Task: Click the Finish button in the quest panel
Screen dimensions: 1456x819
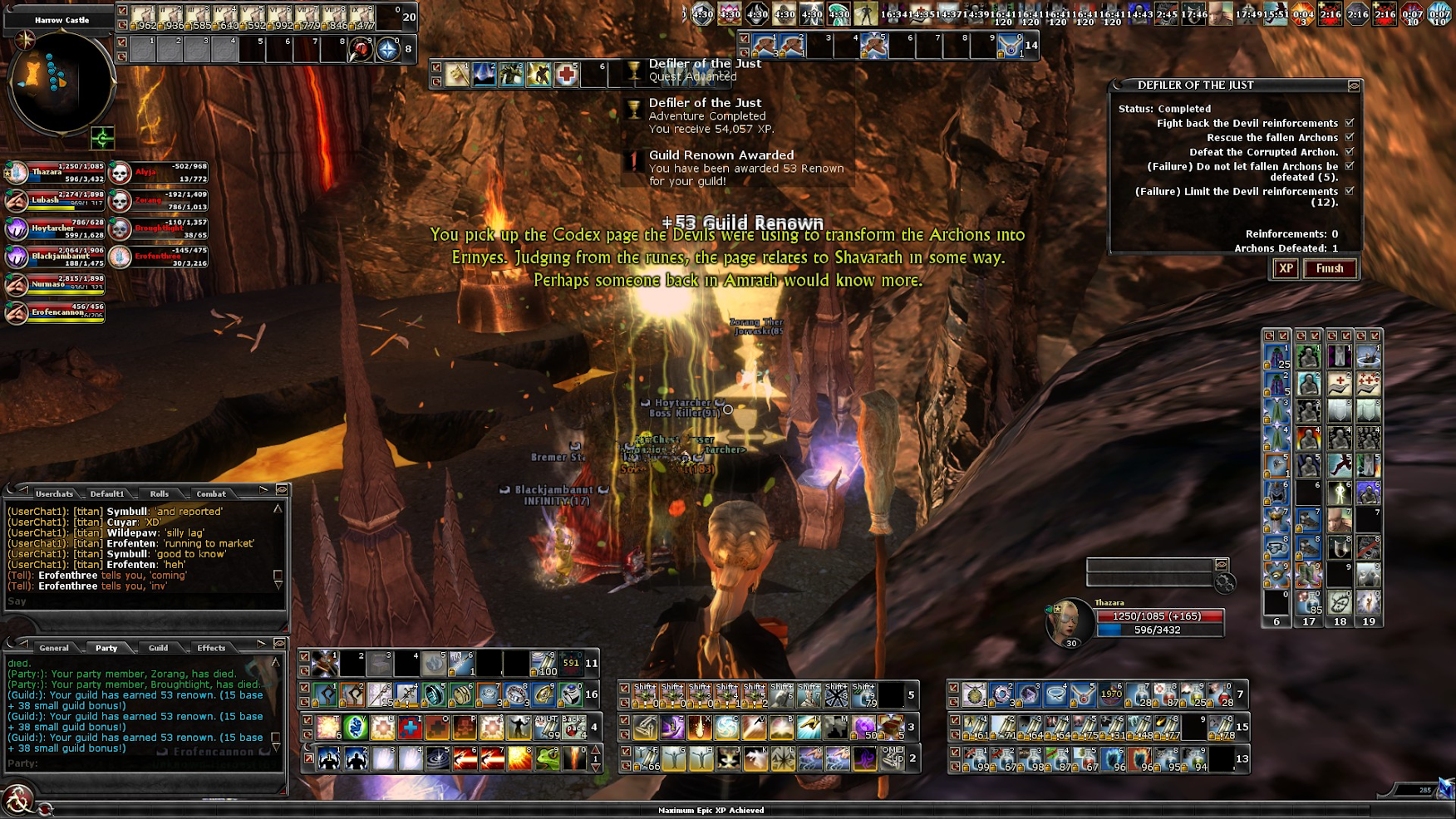Action: 1330,268
